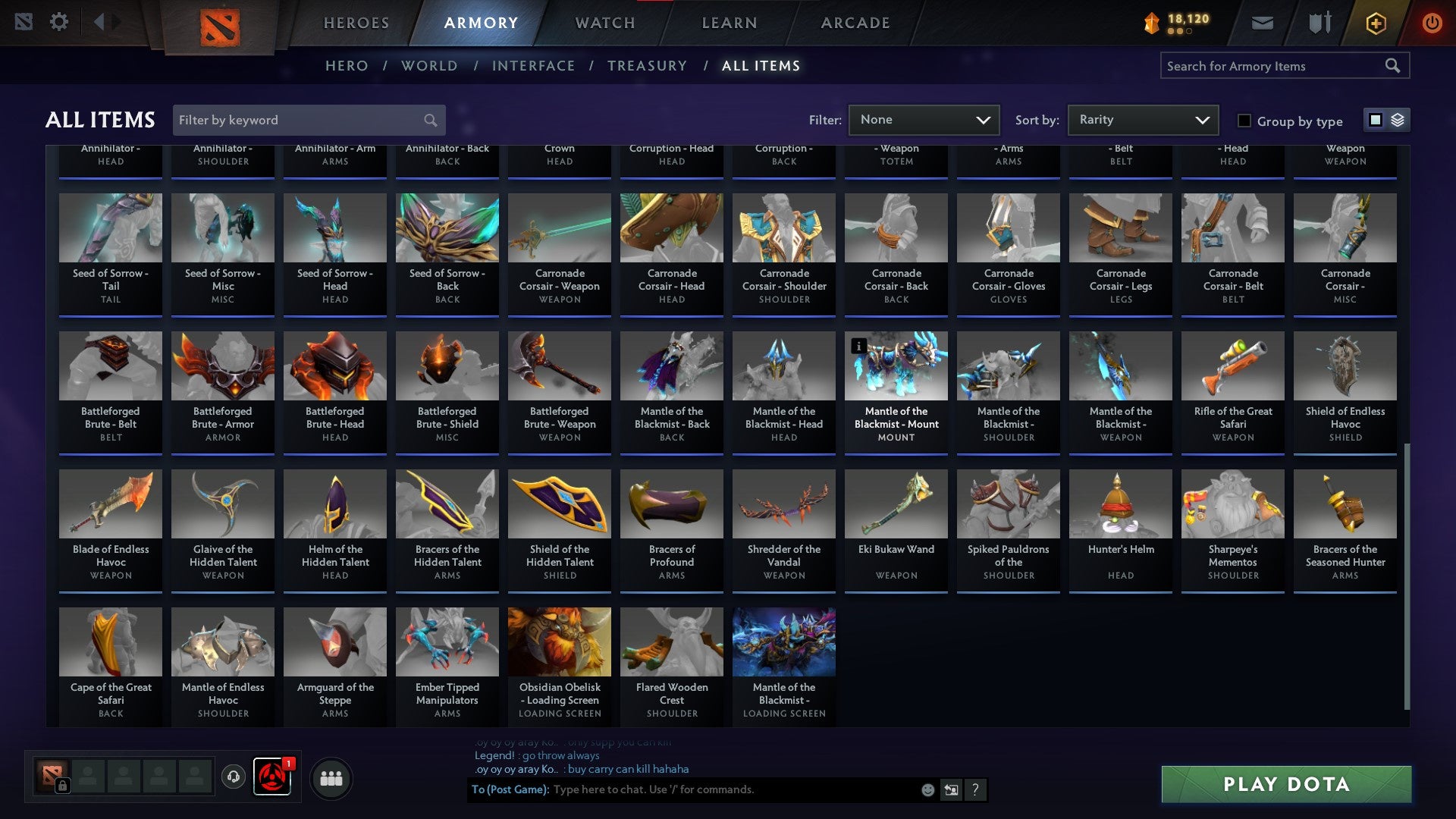Enable the Group by type checkbox
This screenshot has height=819, width=1456.
pyautogui.click(x=1245, y=121)
